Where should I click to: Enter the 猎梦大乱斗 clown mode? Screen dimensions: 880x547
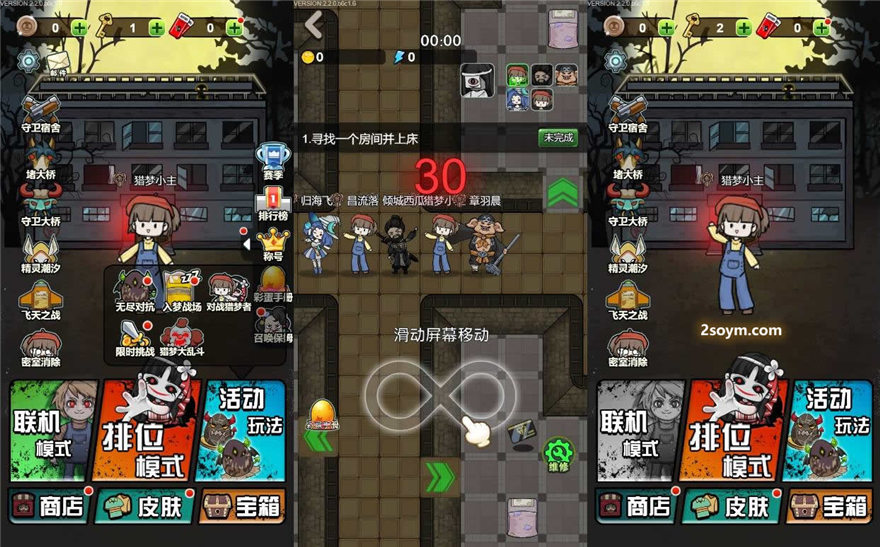coord(183,336)
